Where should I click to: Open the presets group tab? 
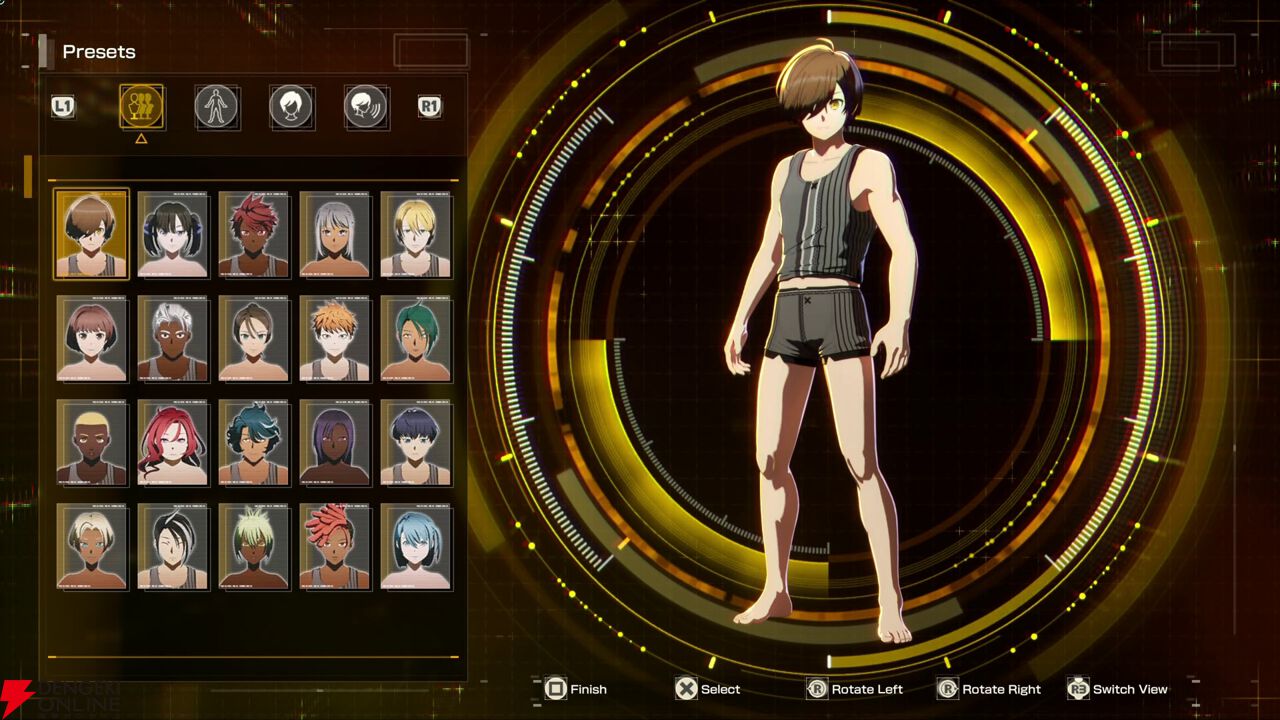(x=142, y=106)
